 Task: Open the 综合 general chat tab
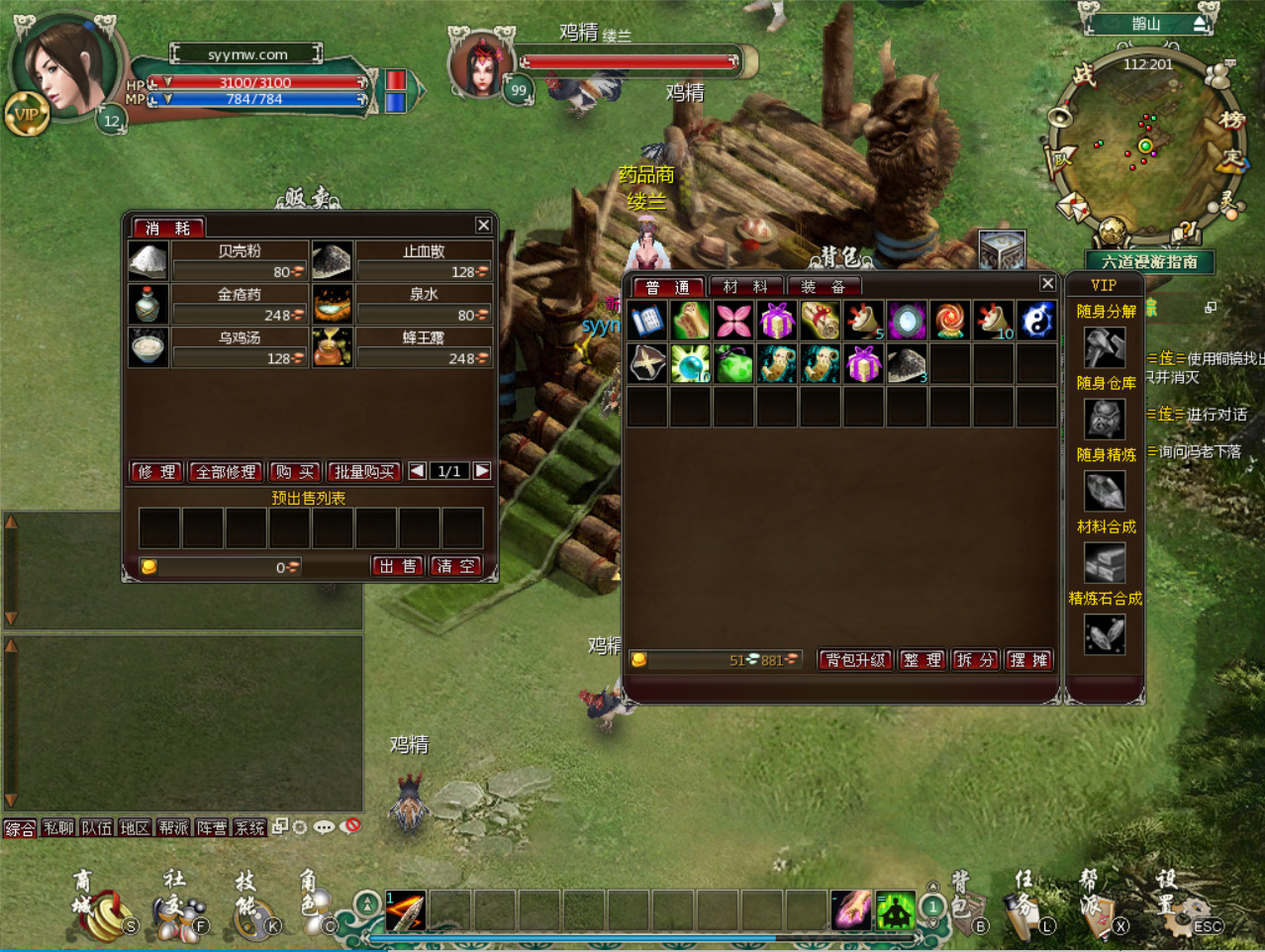[20, 828]
